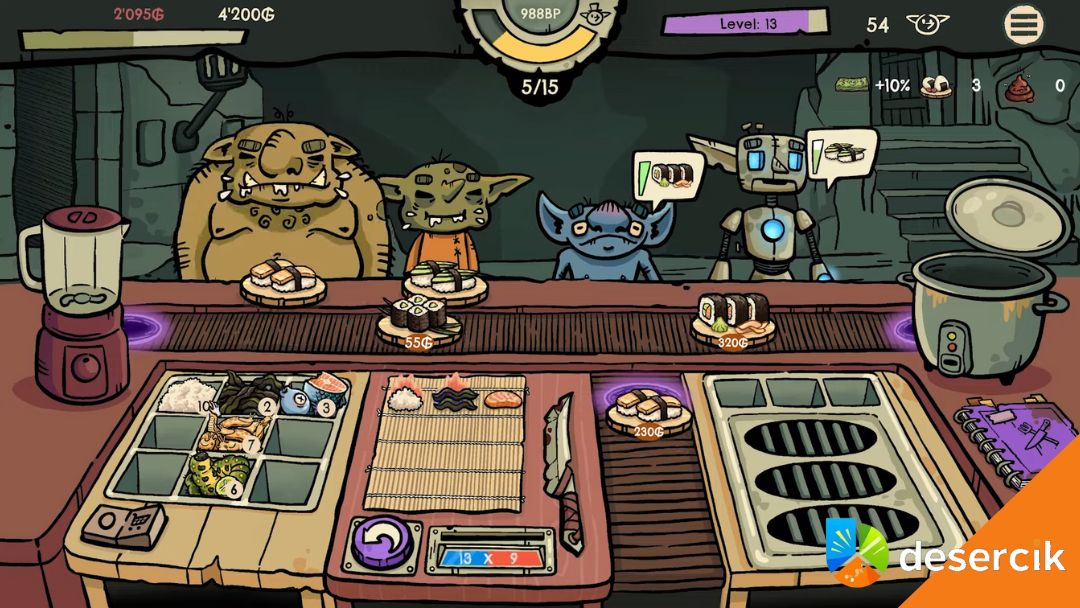Open the hamburger menu
1080x608 pixels.
[1024, 25]
